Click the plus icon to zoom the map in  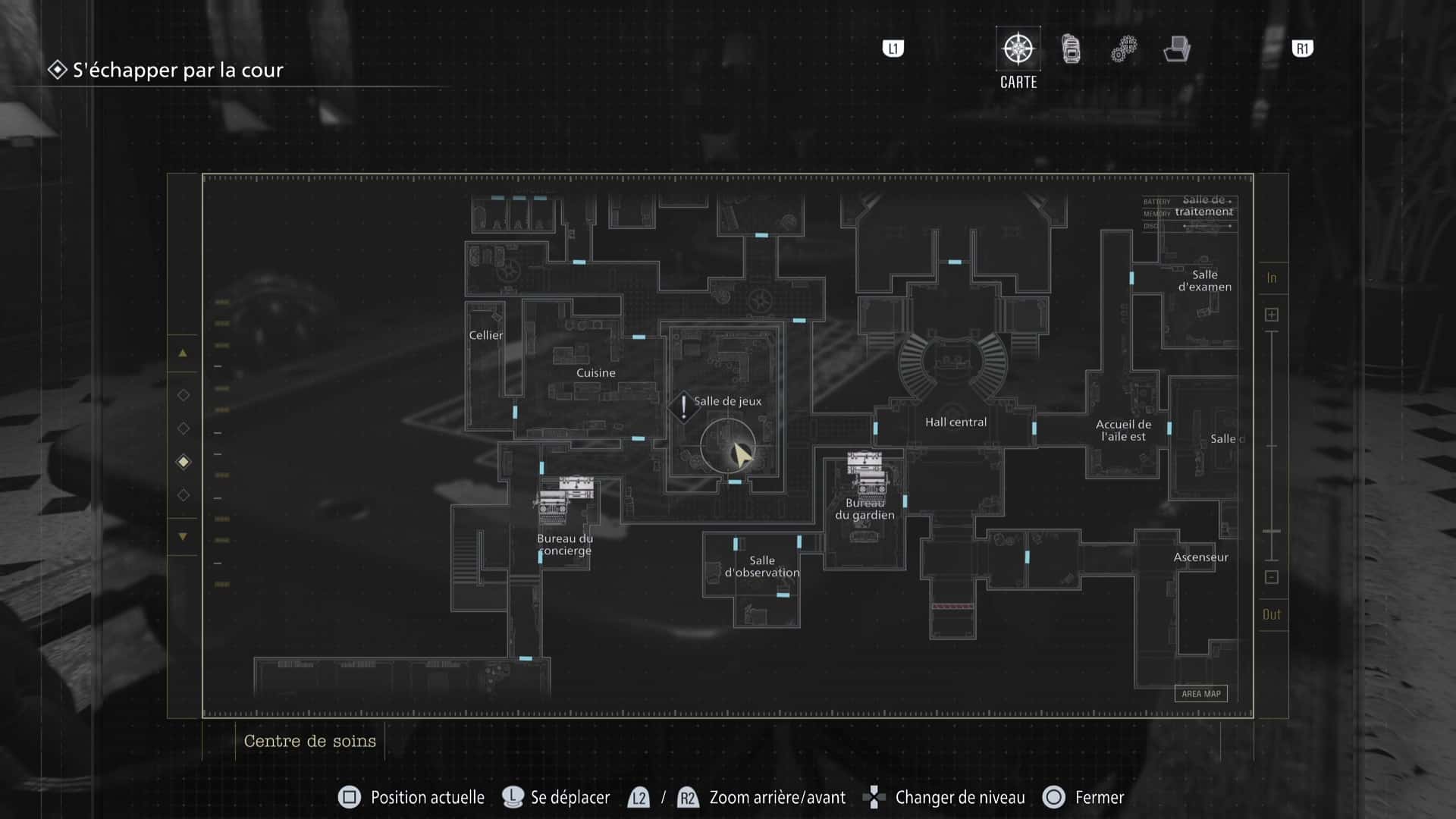(x=1272, y=313)
